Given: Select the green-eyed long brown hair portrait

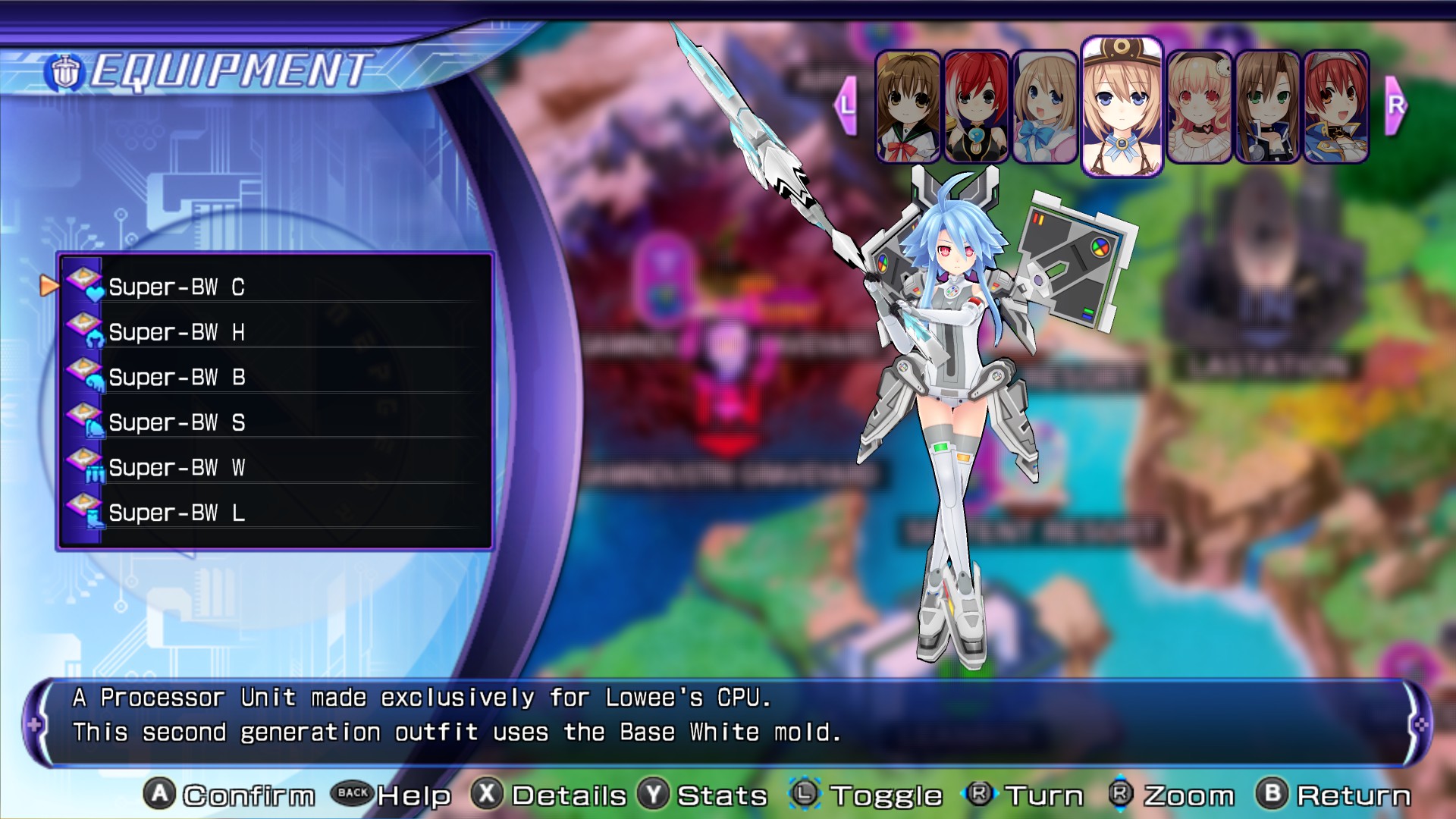Looking at the screenshot, I should coord(1267,107).
